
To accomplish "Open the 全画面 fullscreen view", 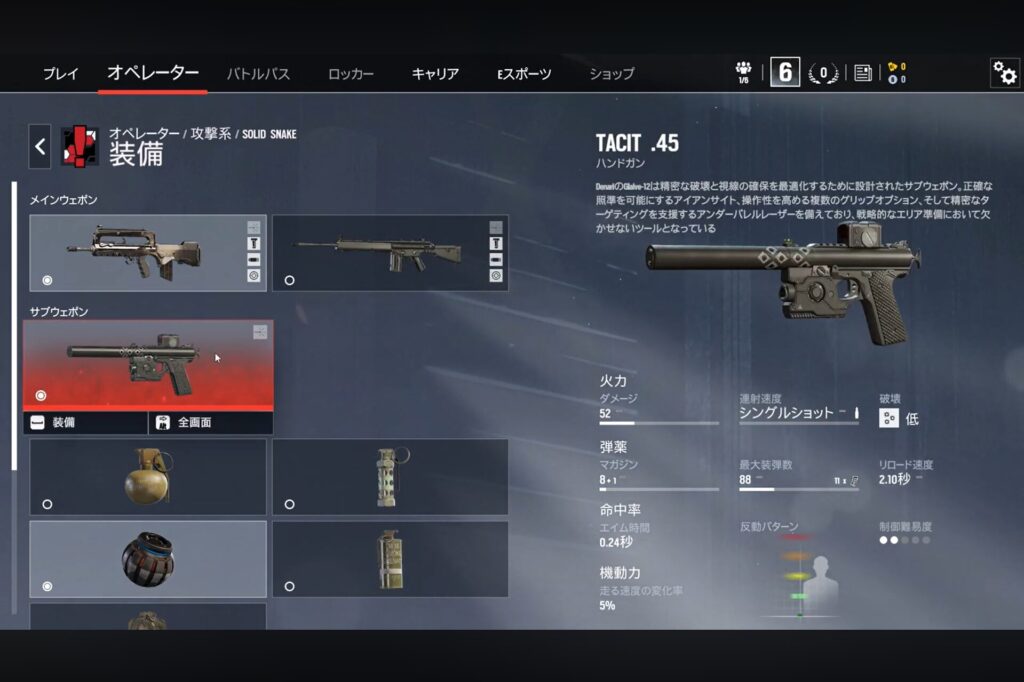I will point(210,423).
